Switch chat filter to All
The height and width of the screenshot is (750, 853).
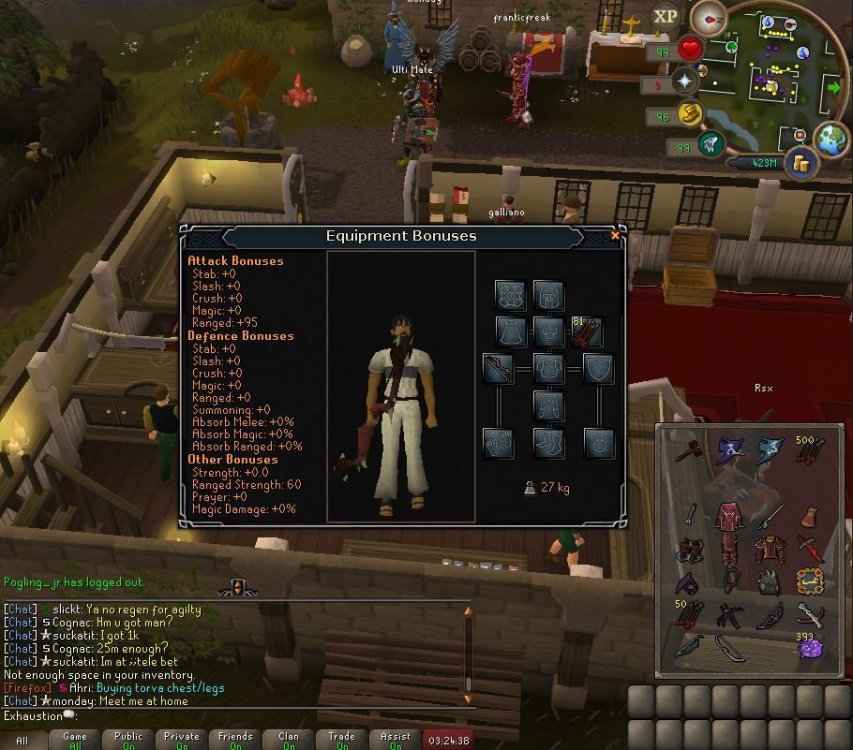pyautogui.click(x=22, y=740)
